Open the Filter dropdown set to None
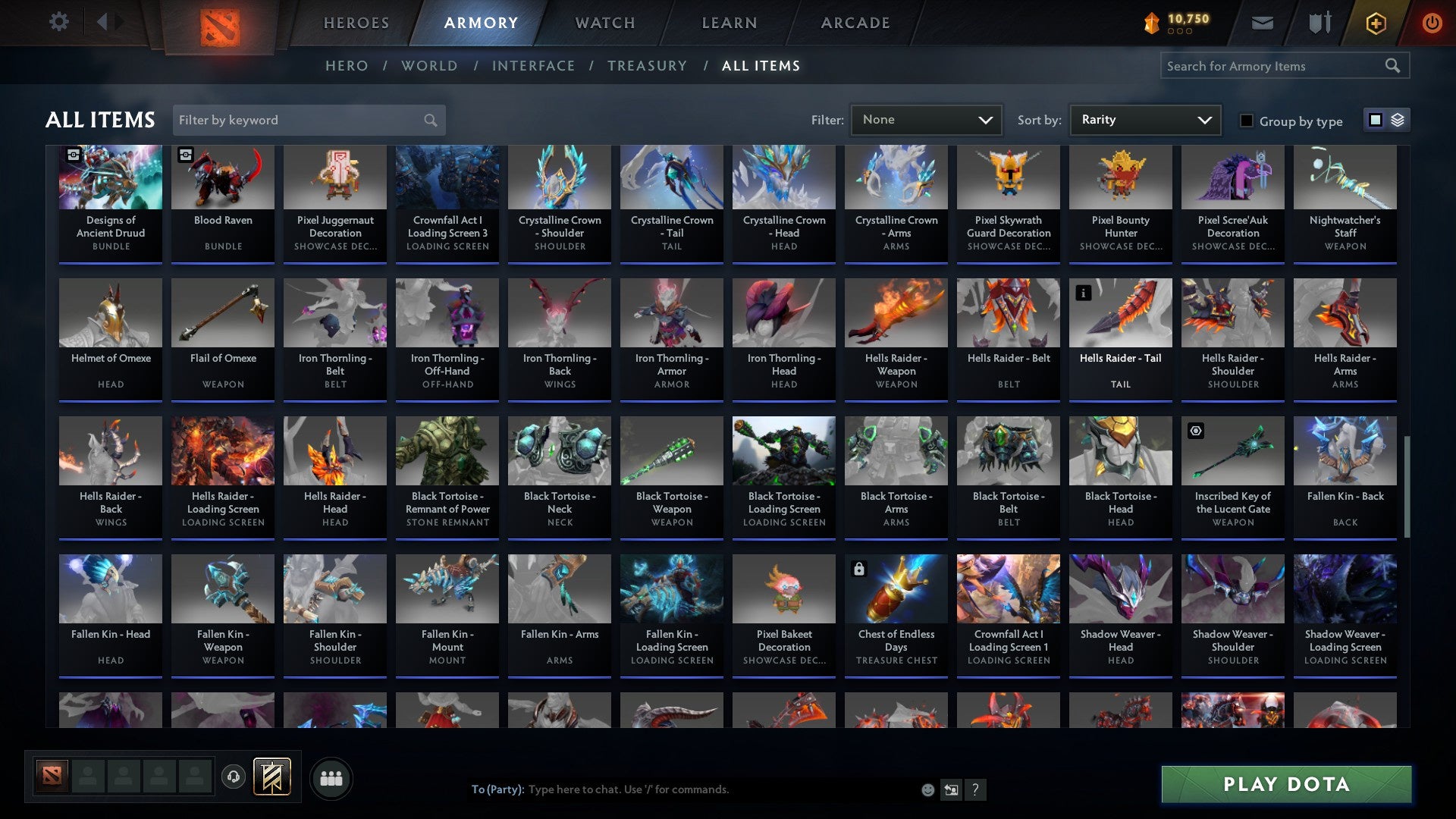This screenshot has height=819, width=1456. (x=926, y=119)
